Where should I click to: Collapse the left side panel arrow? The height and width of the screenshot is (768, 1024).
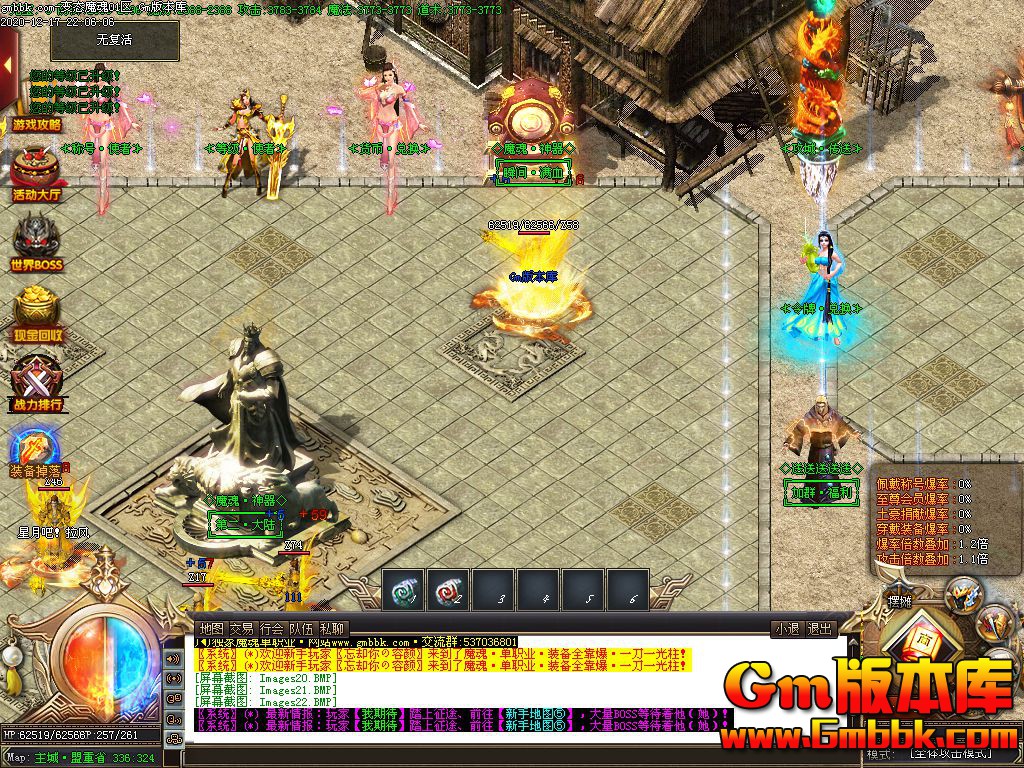[x=8, y=66]
